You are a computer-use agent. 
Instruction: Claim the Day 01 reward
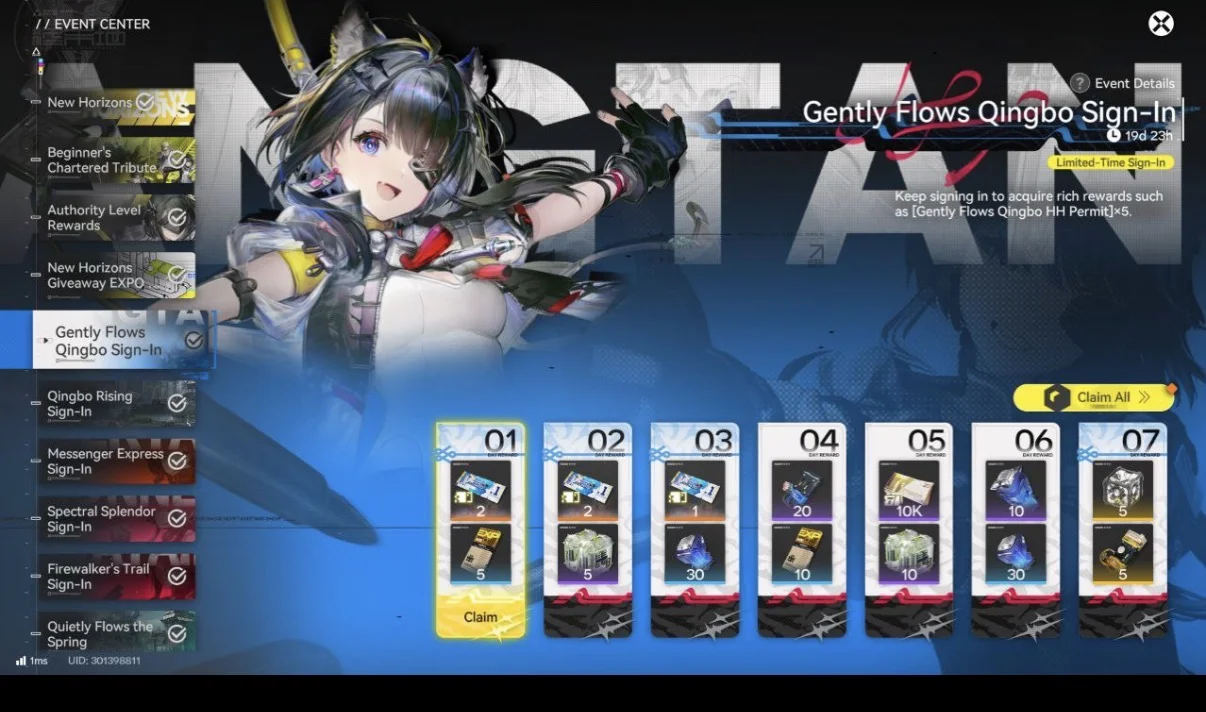pos(480,617)
